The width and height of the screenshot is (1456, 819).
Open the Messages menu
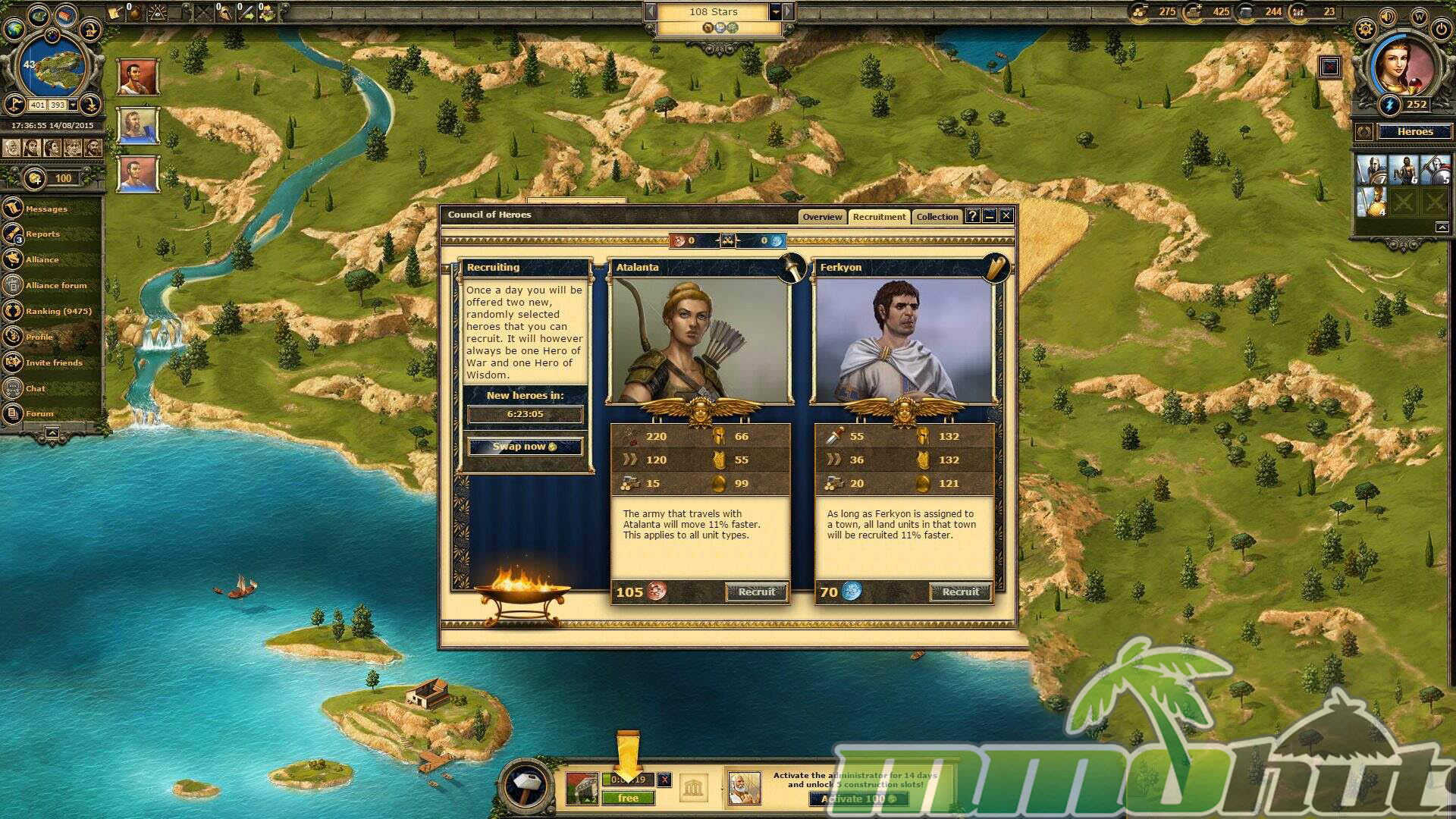[x=46, y=209]
